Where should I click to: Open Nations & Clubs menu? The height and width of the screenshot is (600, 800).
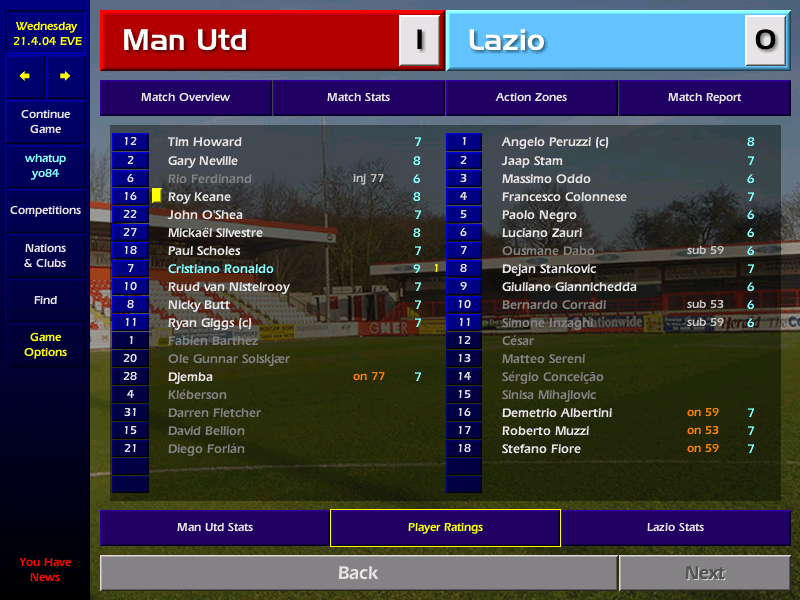tap(45, 255)
